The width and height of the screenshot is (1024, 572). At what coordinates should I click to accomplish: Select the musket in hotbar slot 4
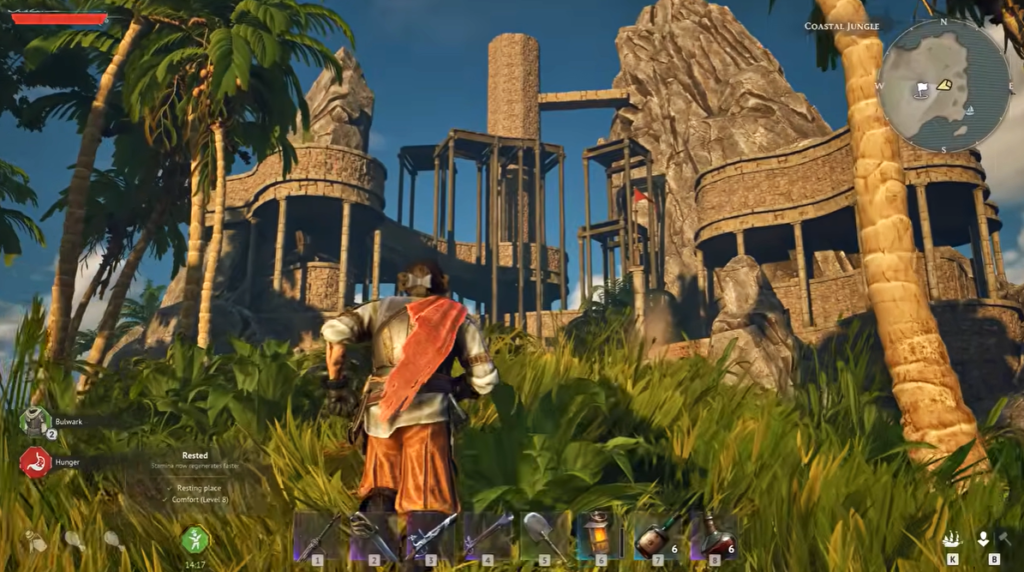click(488, 535)
